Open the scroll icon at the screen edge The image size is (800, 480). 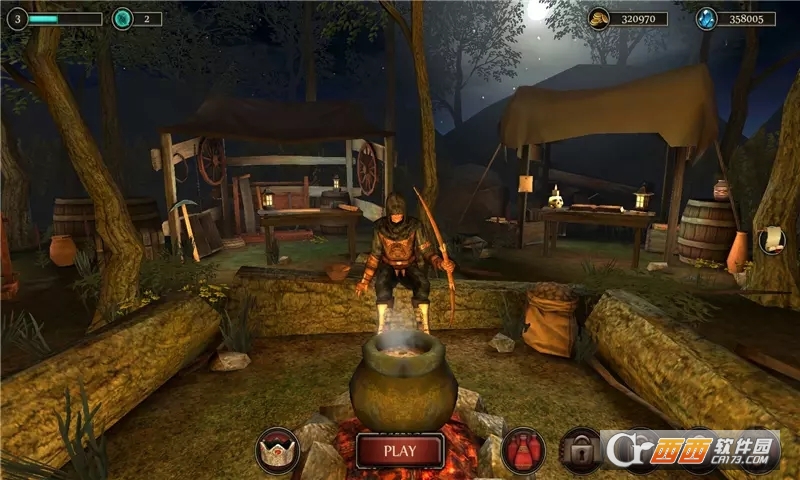click(771, 238)
